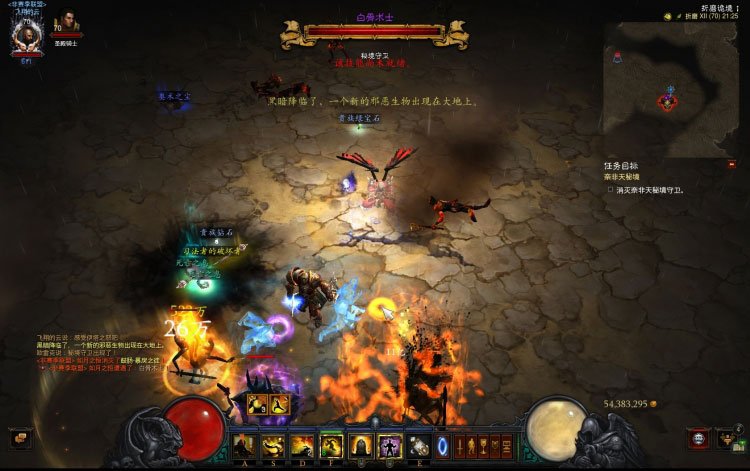Image resolution: width=750 pixels, height=471 pixels.
Task: Drink the potion in the action bar
Action: pos(419,446)
